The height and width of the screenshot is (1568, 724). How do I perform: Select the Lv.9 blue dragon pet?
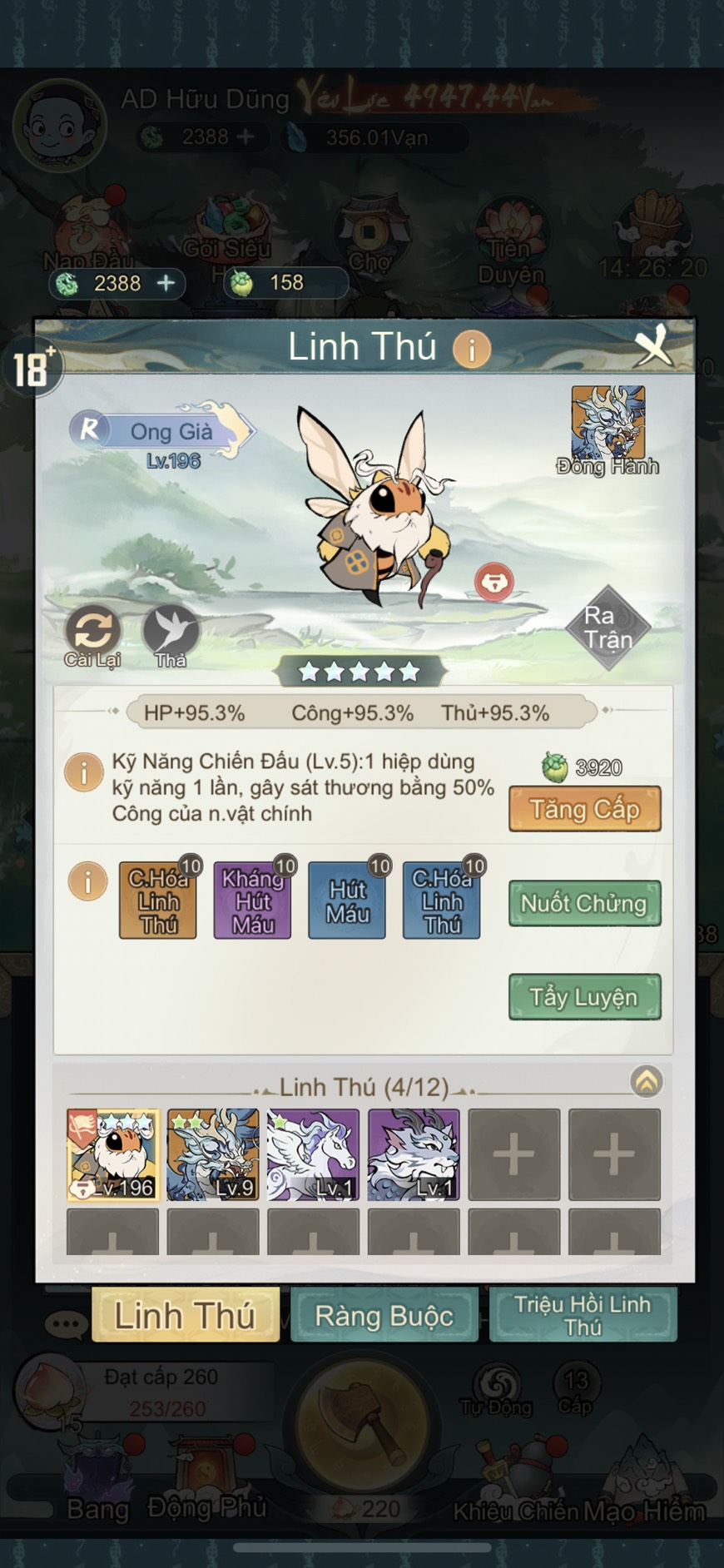pyautogui.click(x=213, y=1154)
